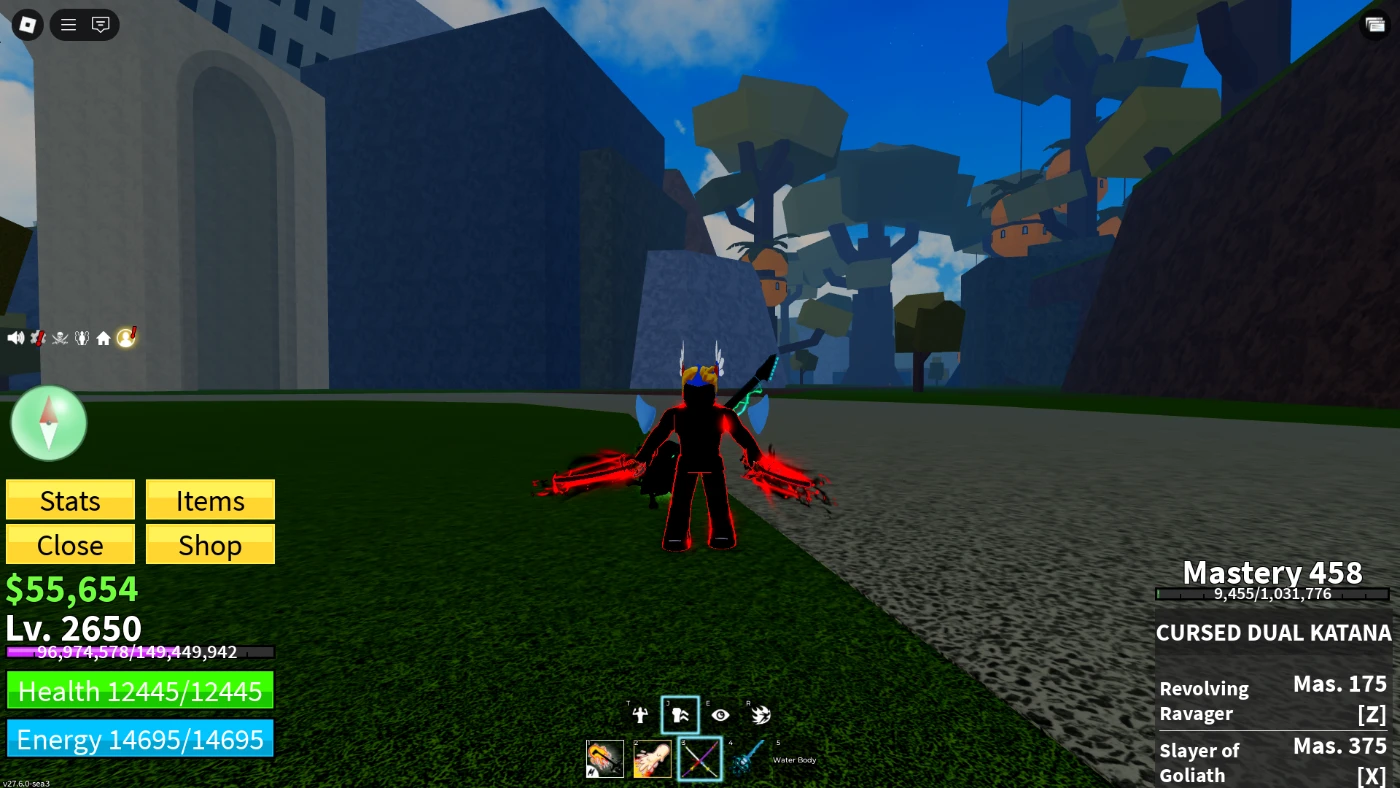1400x788 pixels.
Task: Click the compass minimap orb
Action: click(x=48, y=423)
